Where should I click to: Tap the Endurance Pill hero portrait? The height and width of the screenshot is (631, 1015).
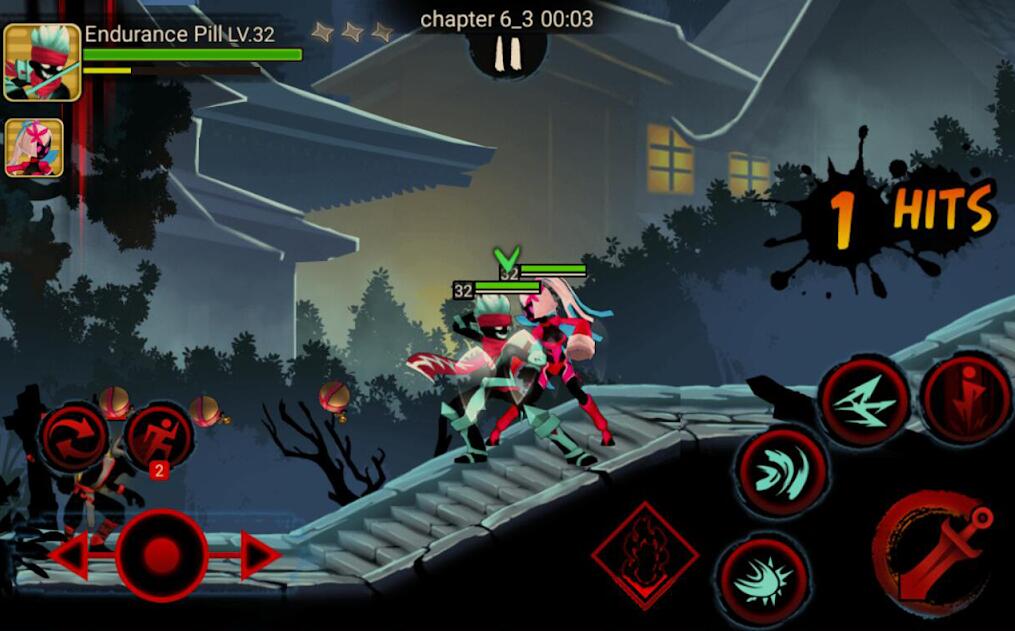41,63
